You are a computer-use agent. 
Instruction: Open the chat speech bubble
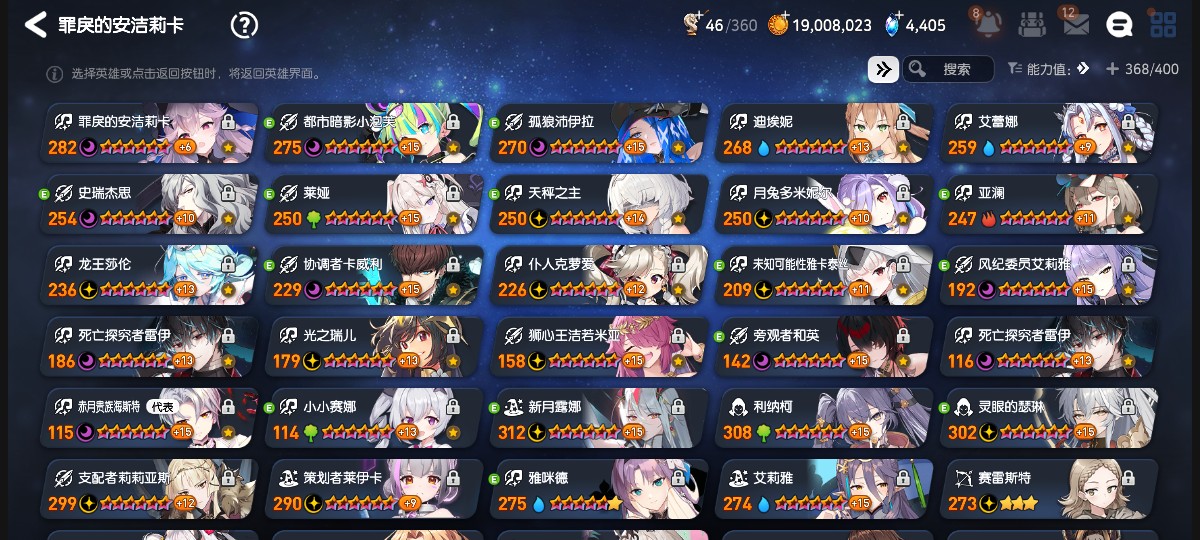(1119, 25)
